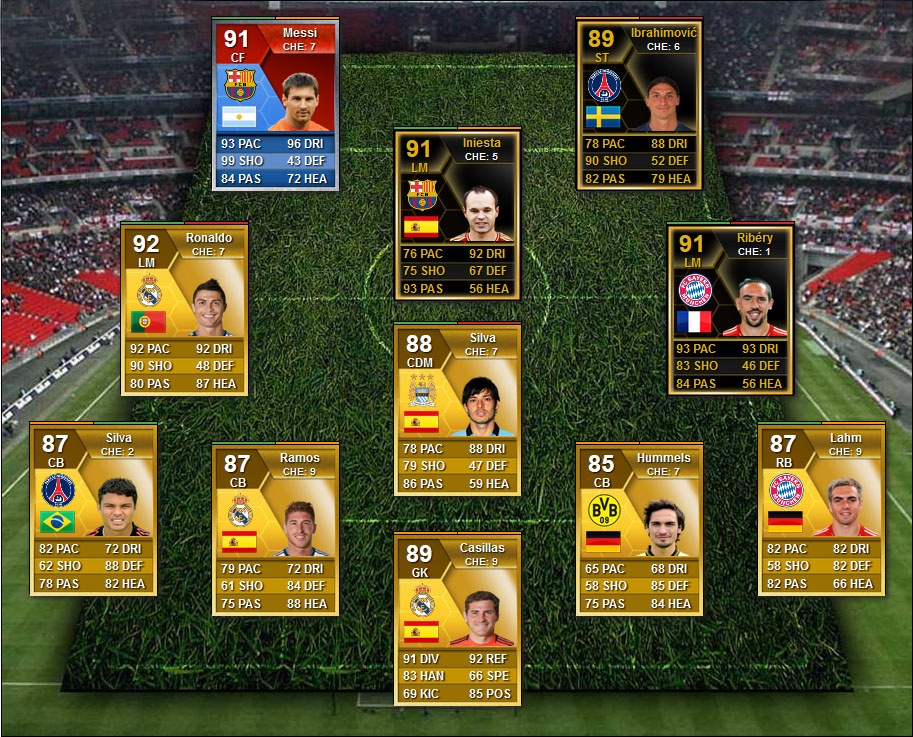Select Ronaldo's 92-rated card
913x737 pixels.
[x=184, y=310]
